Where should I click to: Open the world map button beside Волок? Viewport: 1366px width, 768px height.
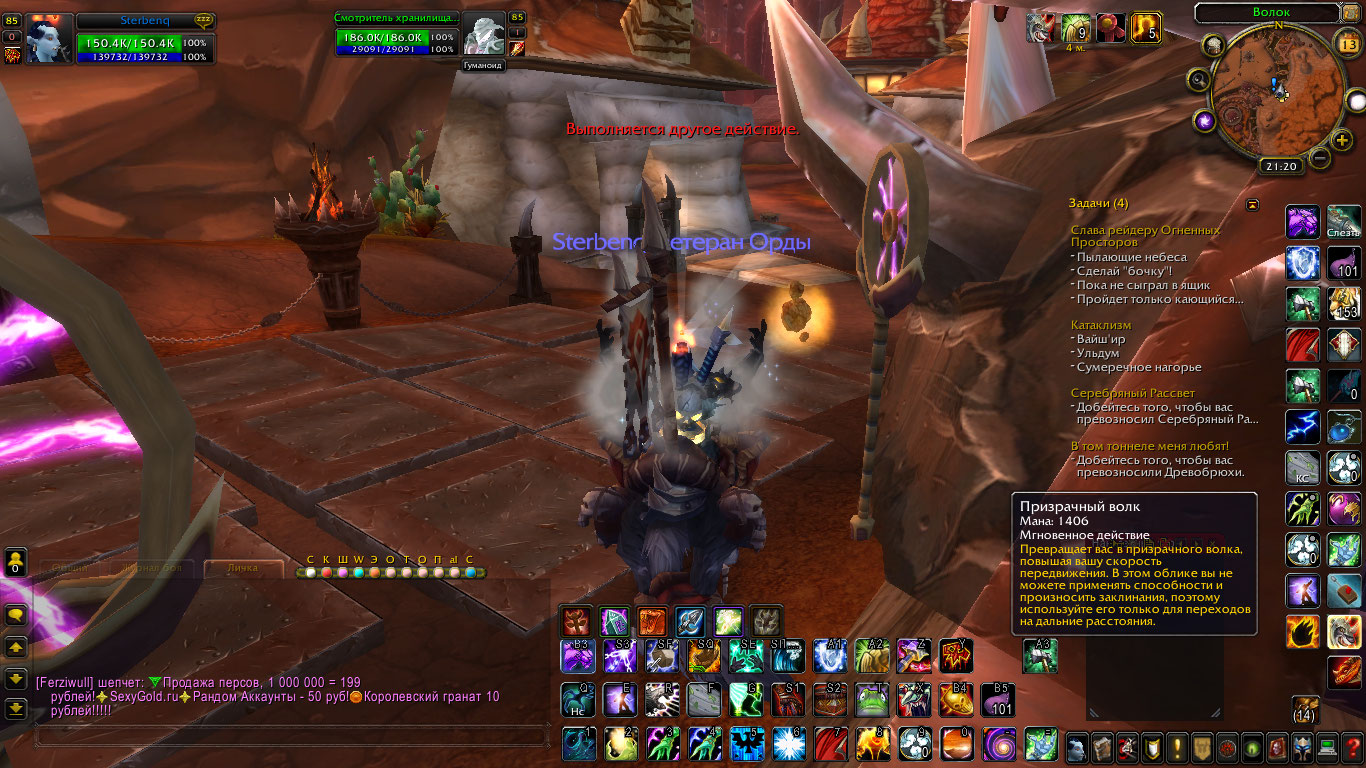[x=1351, y=13]
